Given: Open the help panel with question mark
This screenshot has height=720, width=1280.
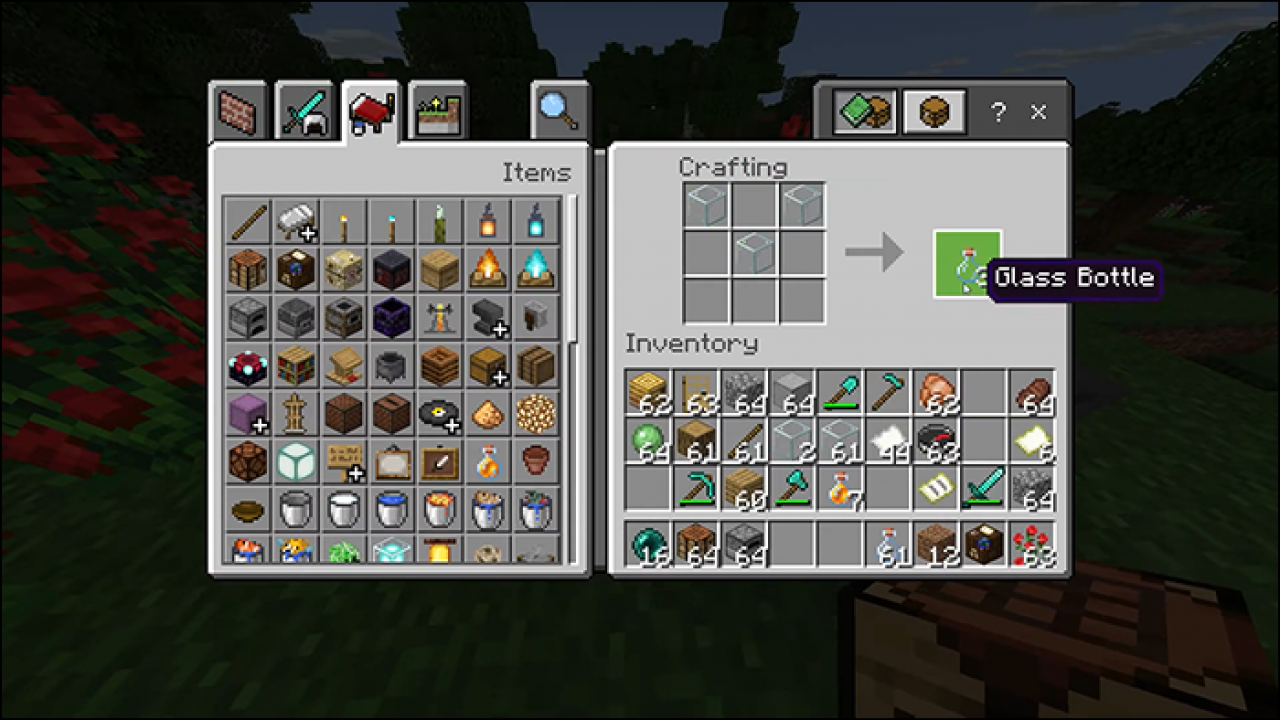Looking at the screenshot, I should click(x=997, y=113).
